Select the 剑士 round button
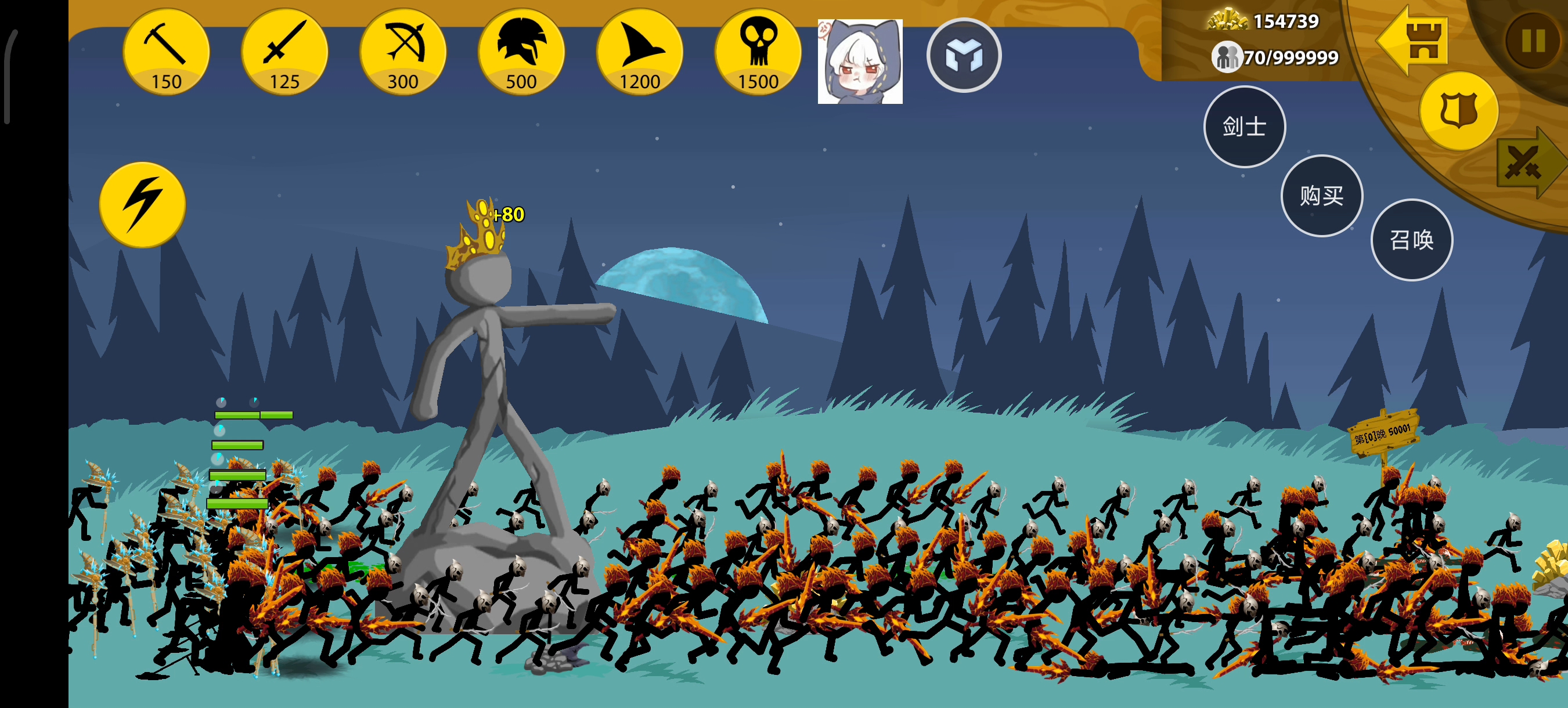The height and width of the screenshot is (708, 1568). point(1244,127)
